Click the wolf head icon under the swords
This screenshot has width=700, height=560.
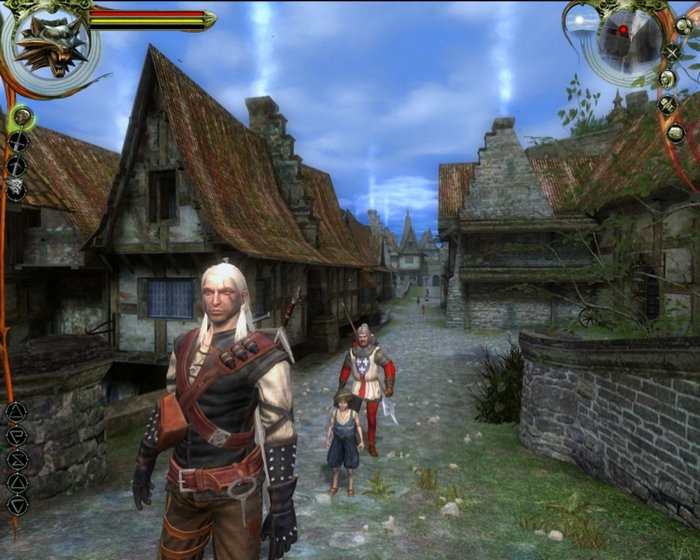click(x=16, y=188)
